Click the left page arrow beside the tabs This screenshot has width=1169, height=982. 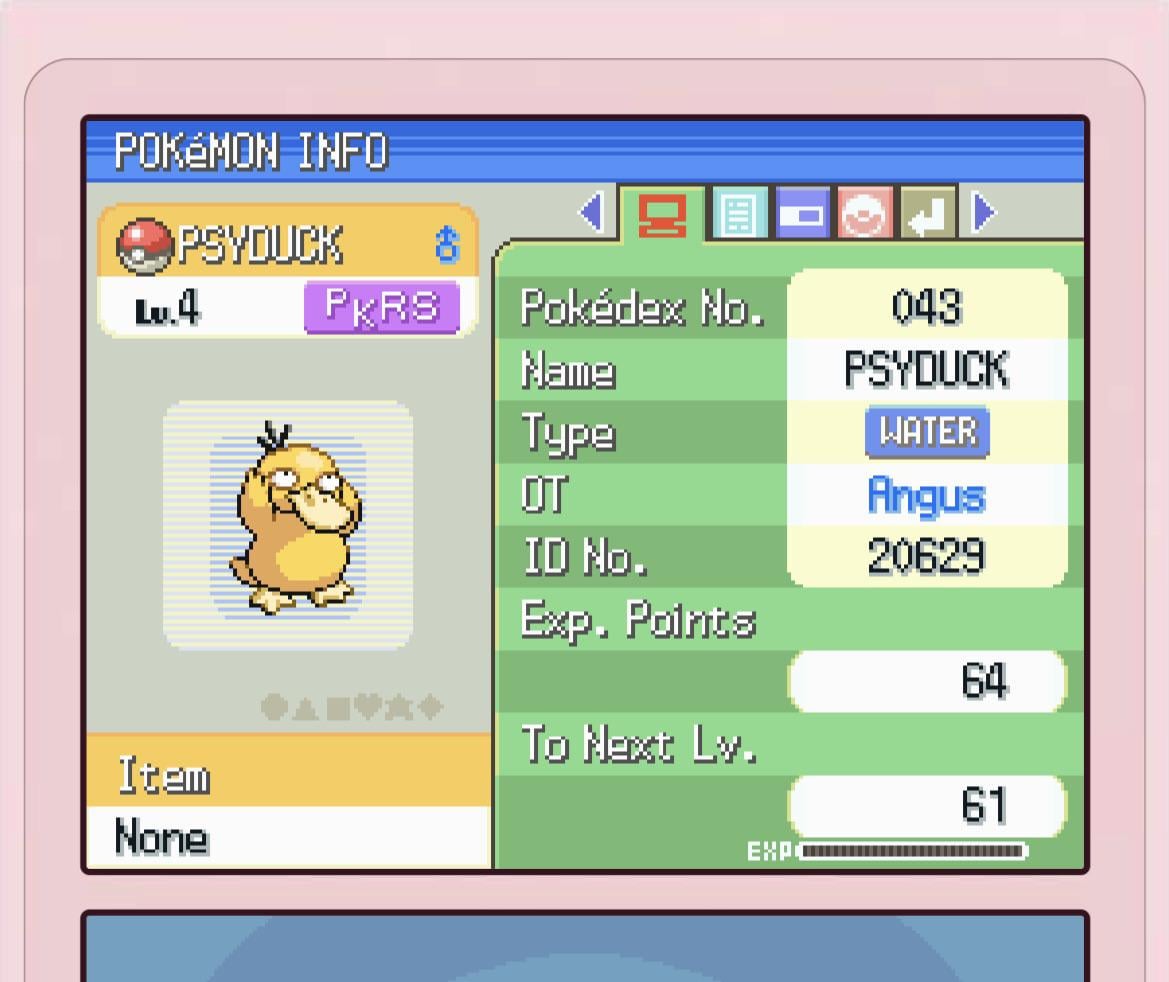[592, 212]
